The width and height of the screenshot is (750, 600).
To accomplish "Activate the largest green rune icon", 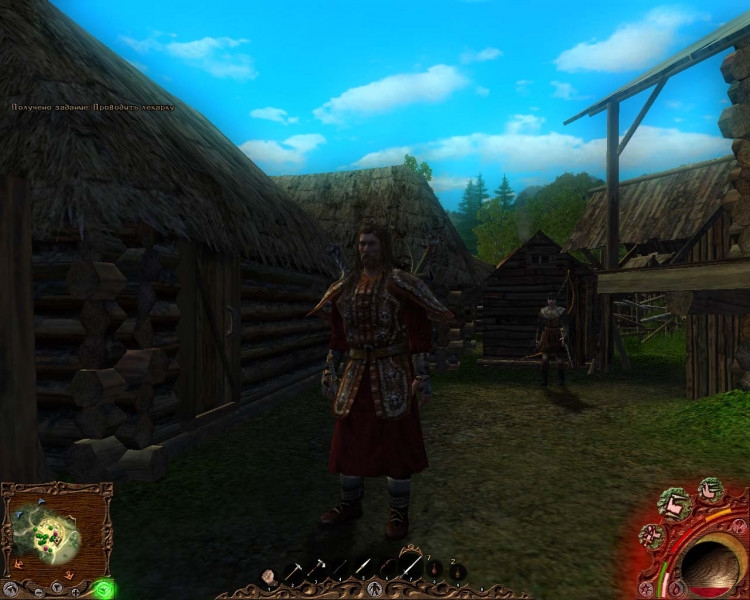I will coord(674,502).
